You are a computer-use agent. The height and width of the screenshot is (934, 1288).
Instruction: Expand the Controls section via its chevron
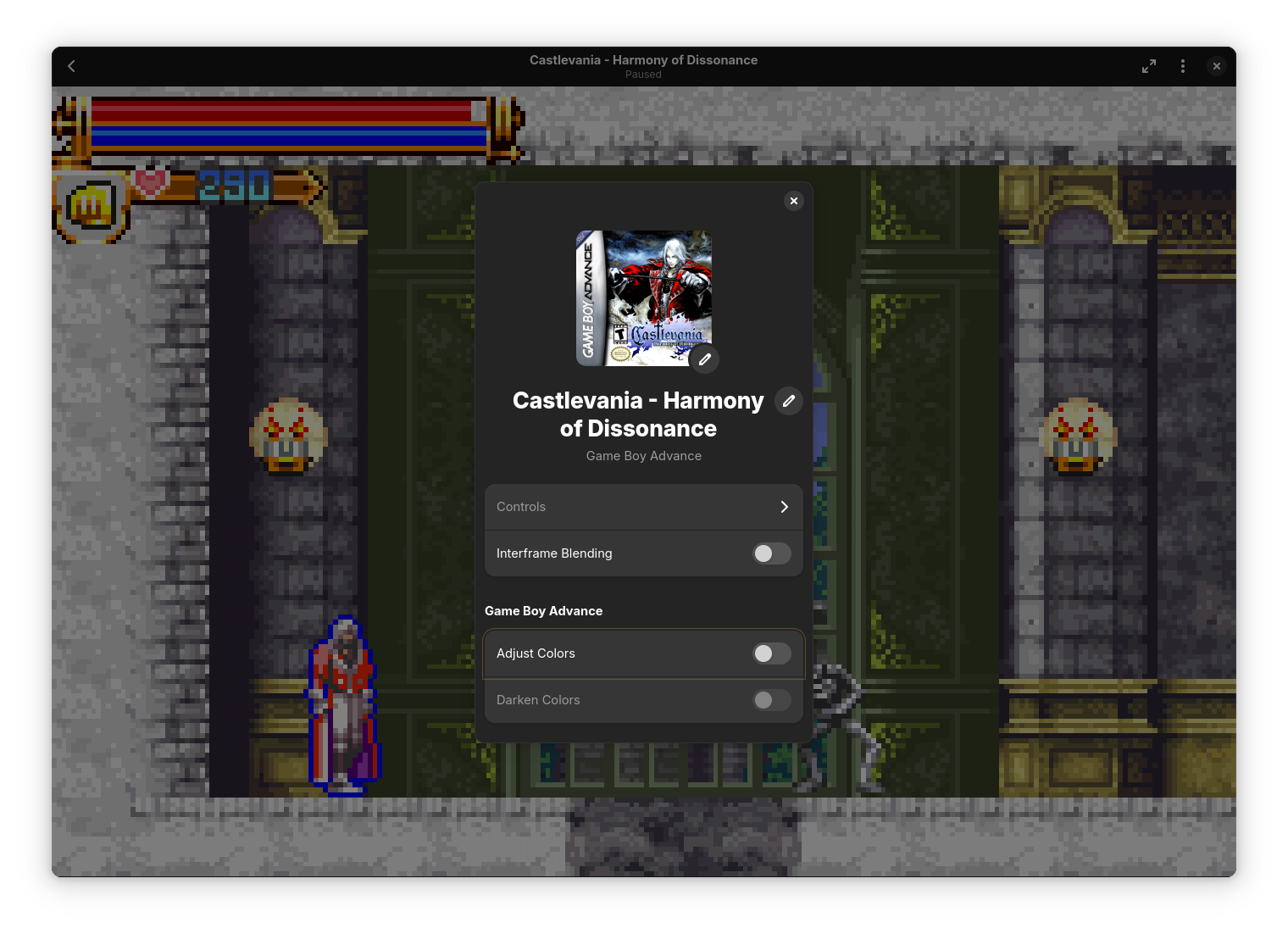[x=784, y=507]
